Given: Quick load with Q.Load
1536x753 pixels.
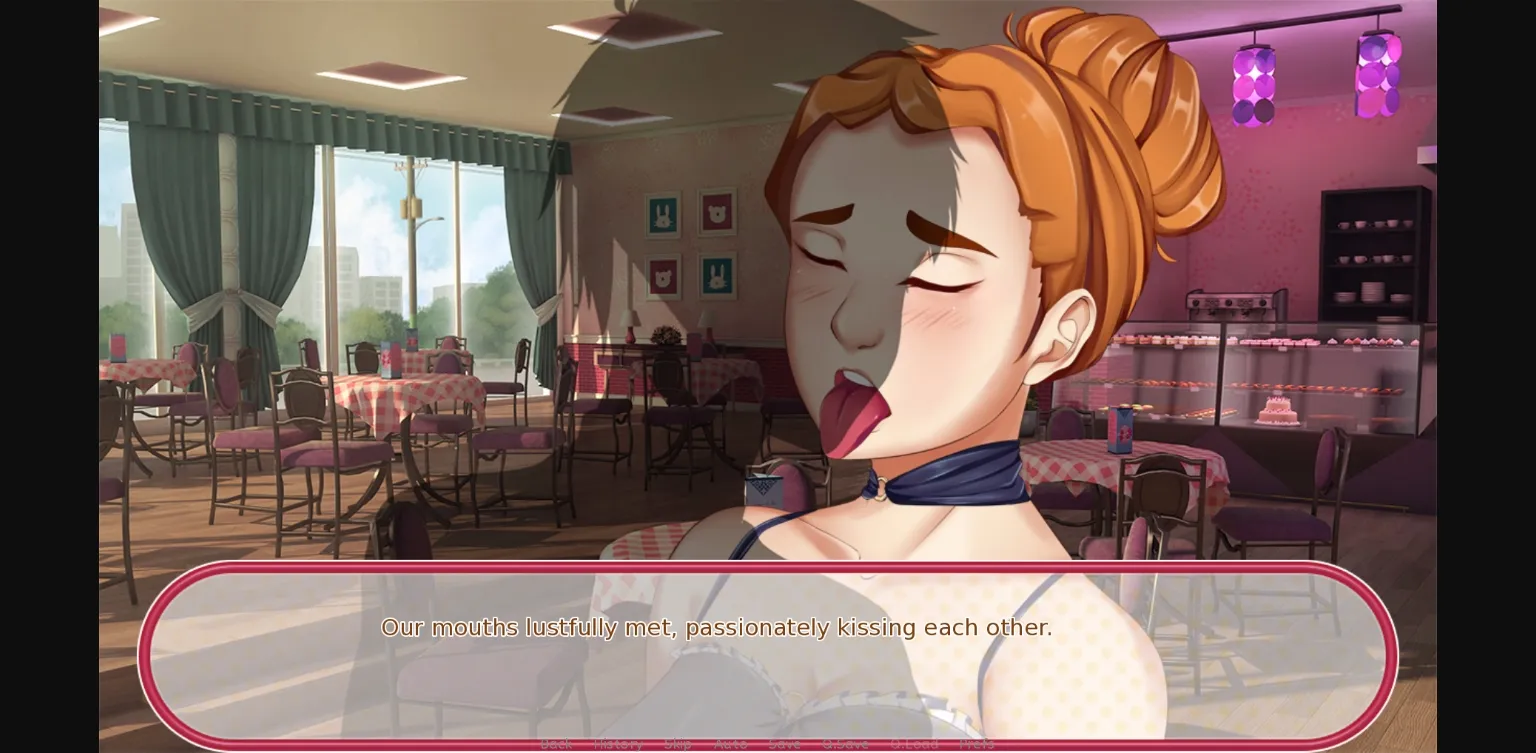Looking at the screenshot, I should point(914,743).
